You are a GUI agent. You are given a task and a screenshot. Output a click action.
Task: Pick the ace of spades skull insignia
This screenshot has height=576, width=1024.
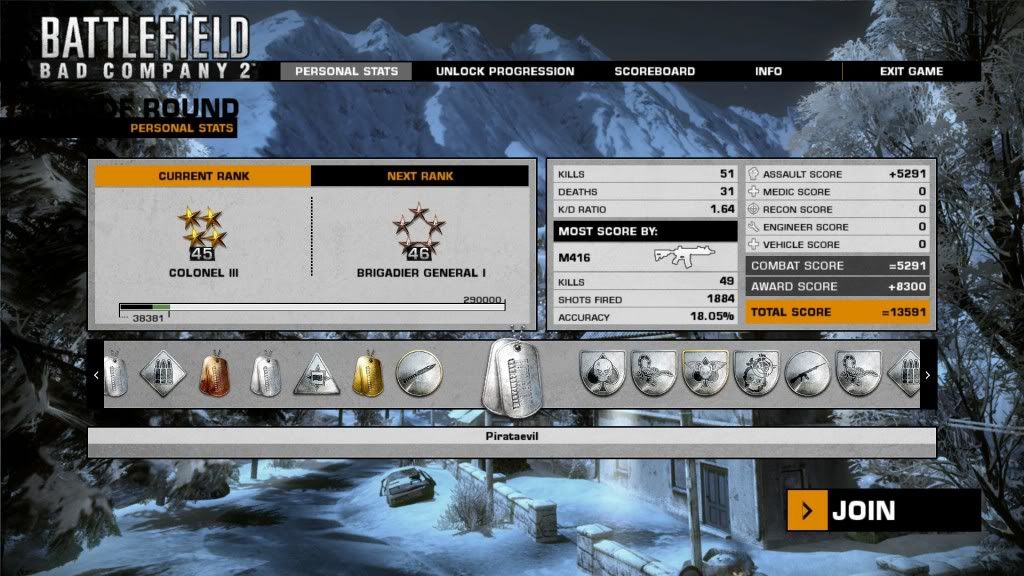coord(604,373)
